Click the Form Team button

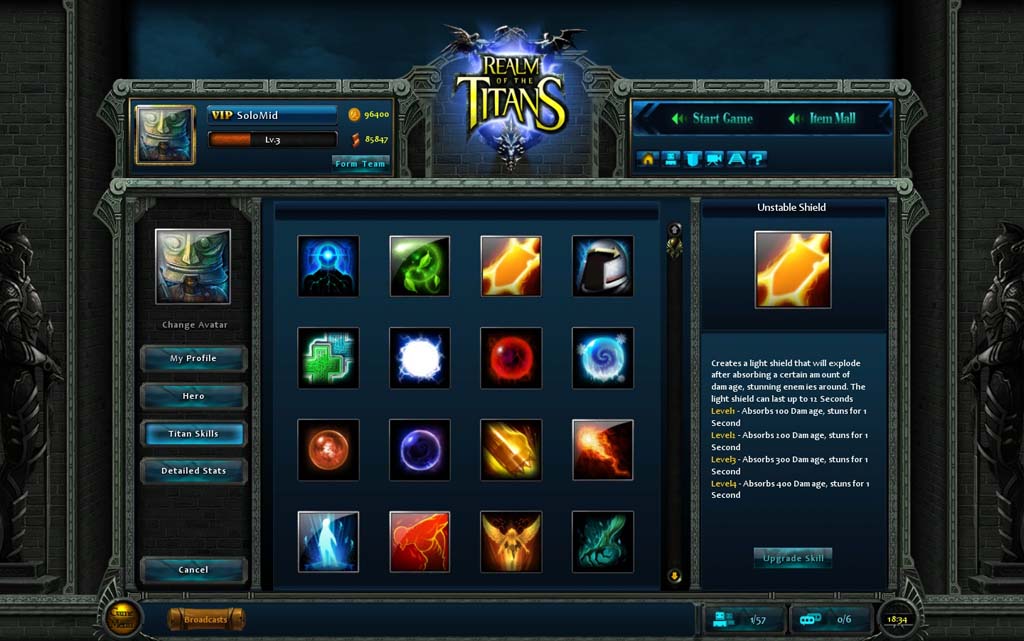(x=360, y=164)
